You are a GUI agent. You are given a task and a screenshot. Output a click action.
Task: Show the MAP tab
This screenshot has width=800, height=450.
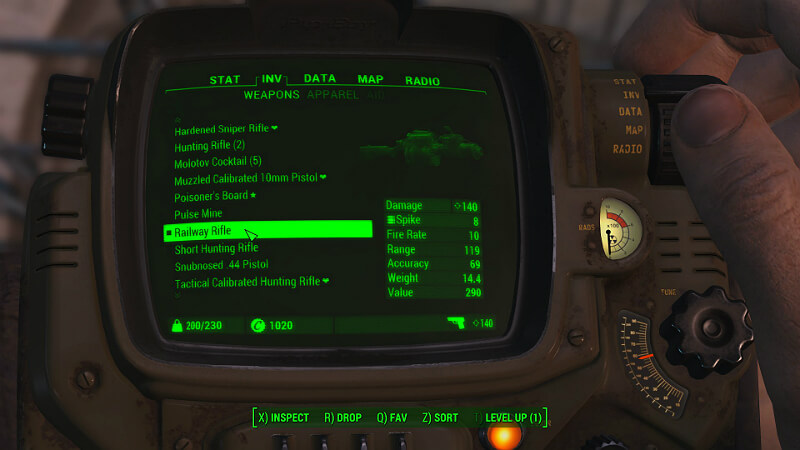pos(371,79)
